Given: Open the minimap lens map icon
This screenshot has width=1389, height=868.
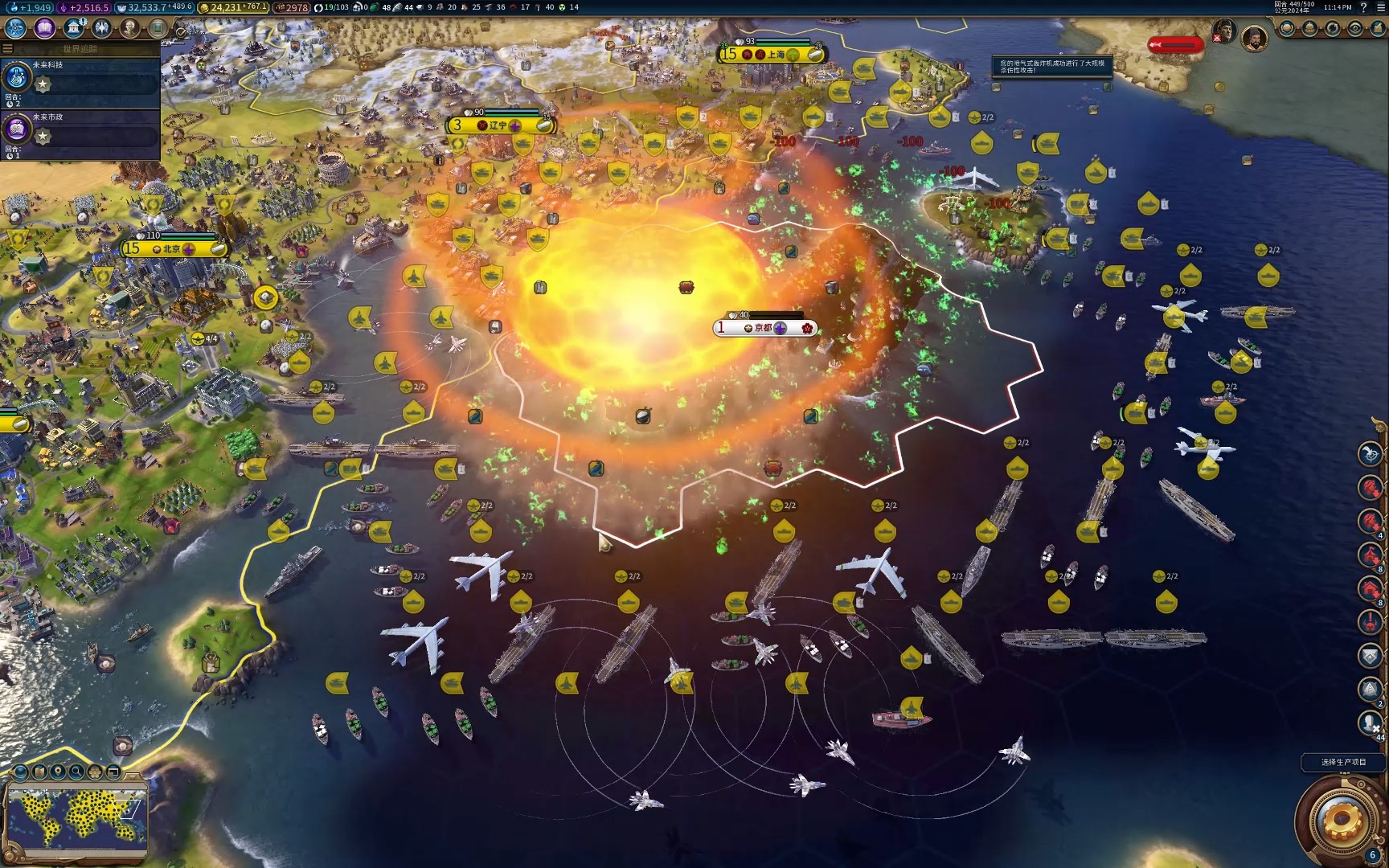Looking at the screenshot, I should tap(39, 772).
